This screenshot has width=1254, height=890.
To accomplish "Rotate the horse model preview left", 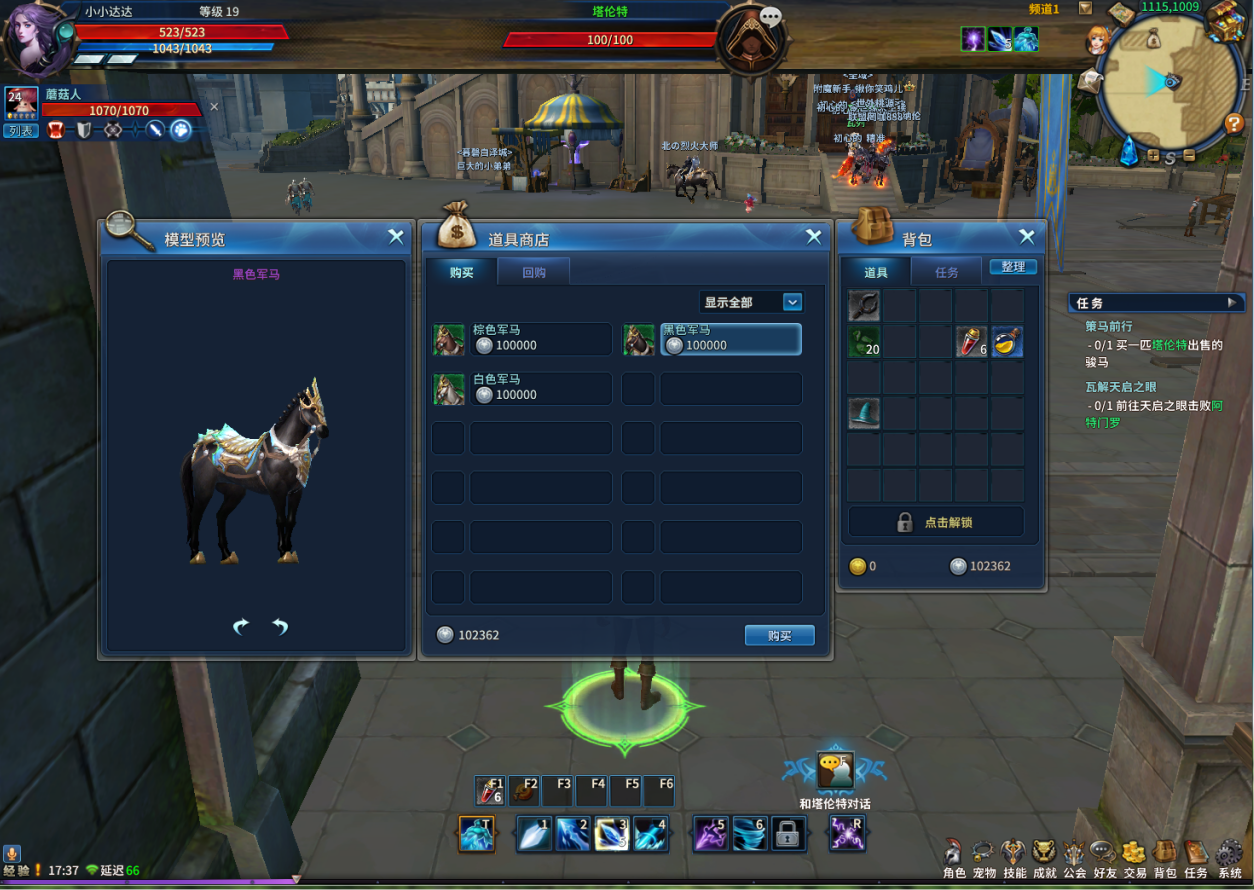I will (x=241, y=626).
